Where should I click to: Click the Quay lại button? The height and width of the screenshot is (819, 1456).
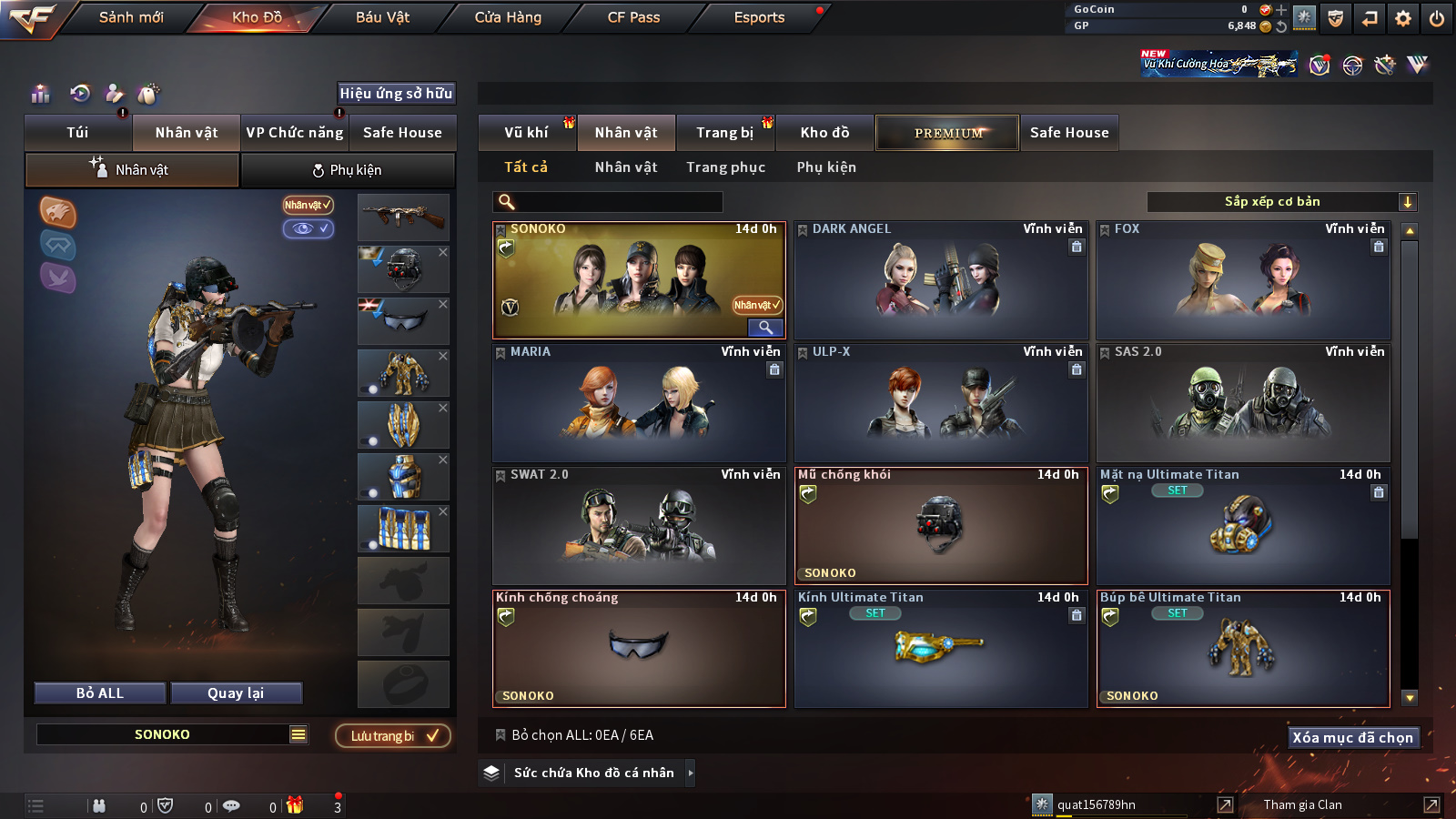click(236, 693)
